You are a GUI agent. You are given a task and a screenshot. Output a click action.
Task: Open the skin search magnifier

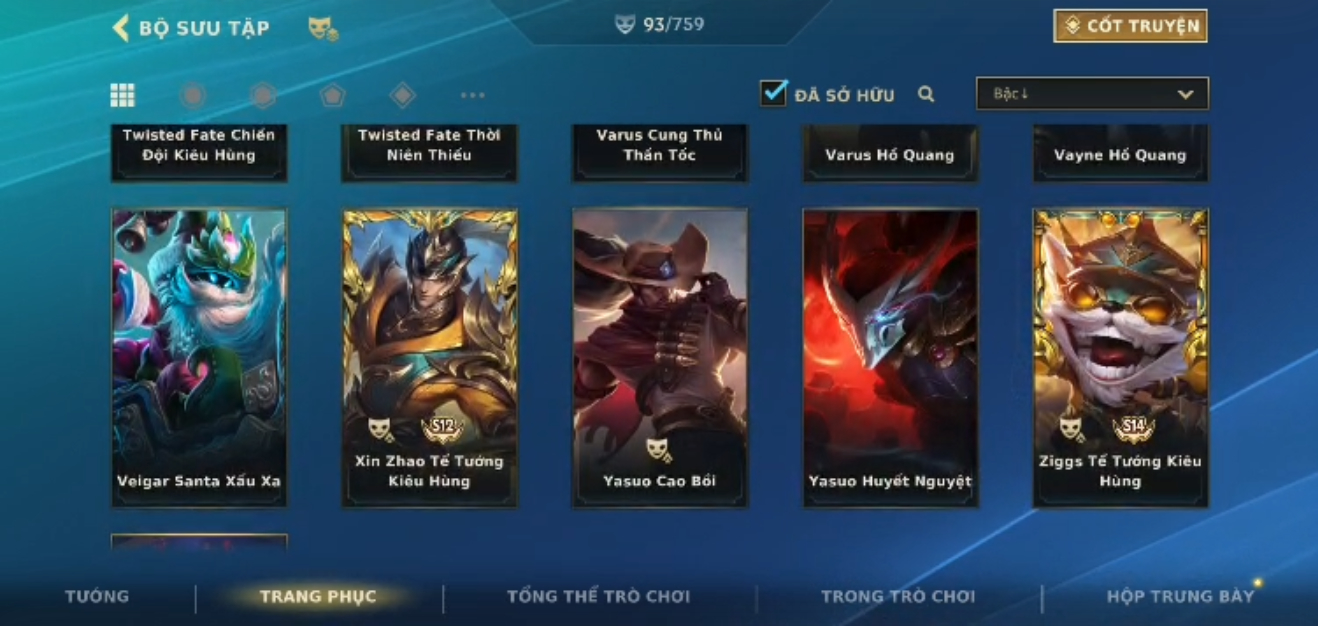point(926,94)
